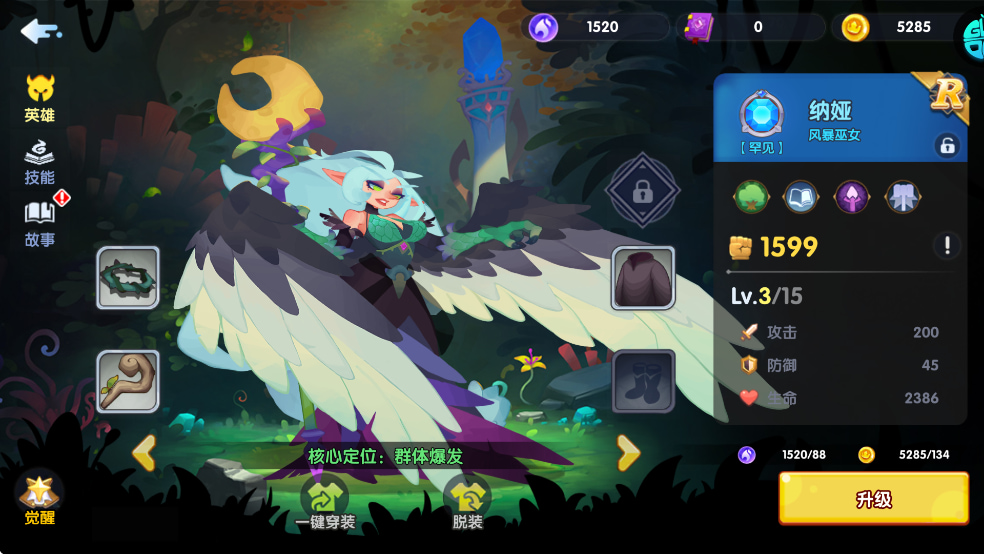Tap the locked diamond slot
This screenshot has width=984, height=554.
click(643, 191)
